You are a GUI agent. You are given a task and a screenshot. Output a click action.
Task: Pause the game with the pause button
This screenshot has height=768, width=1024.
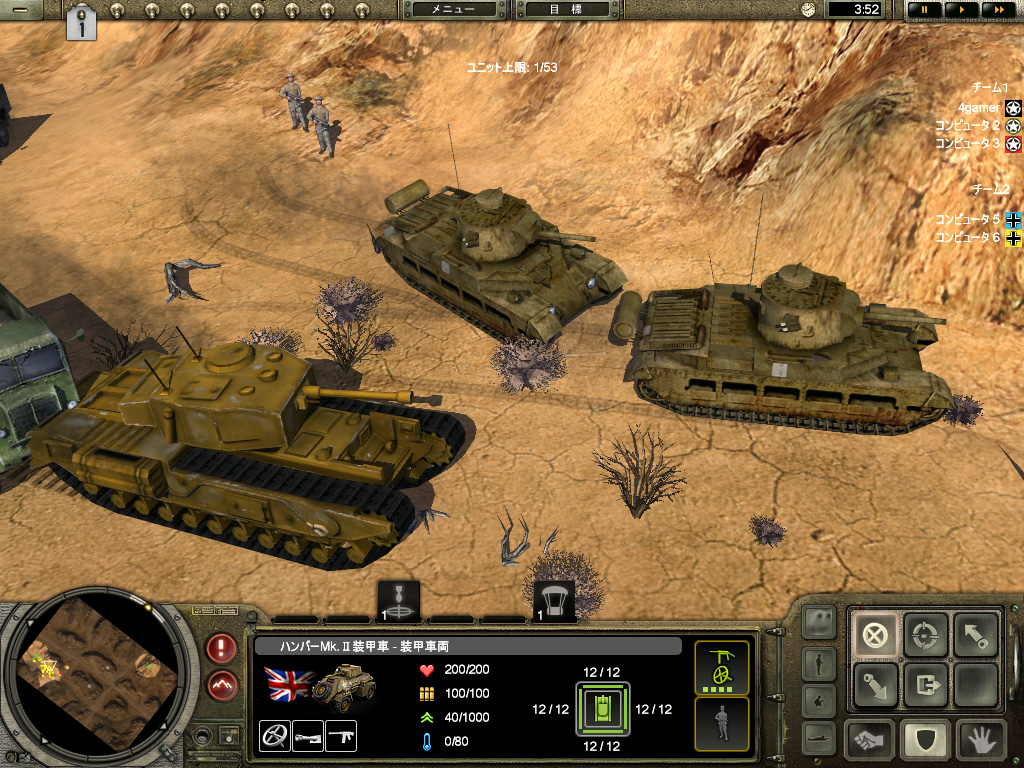click(x=925, y=9)
